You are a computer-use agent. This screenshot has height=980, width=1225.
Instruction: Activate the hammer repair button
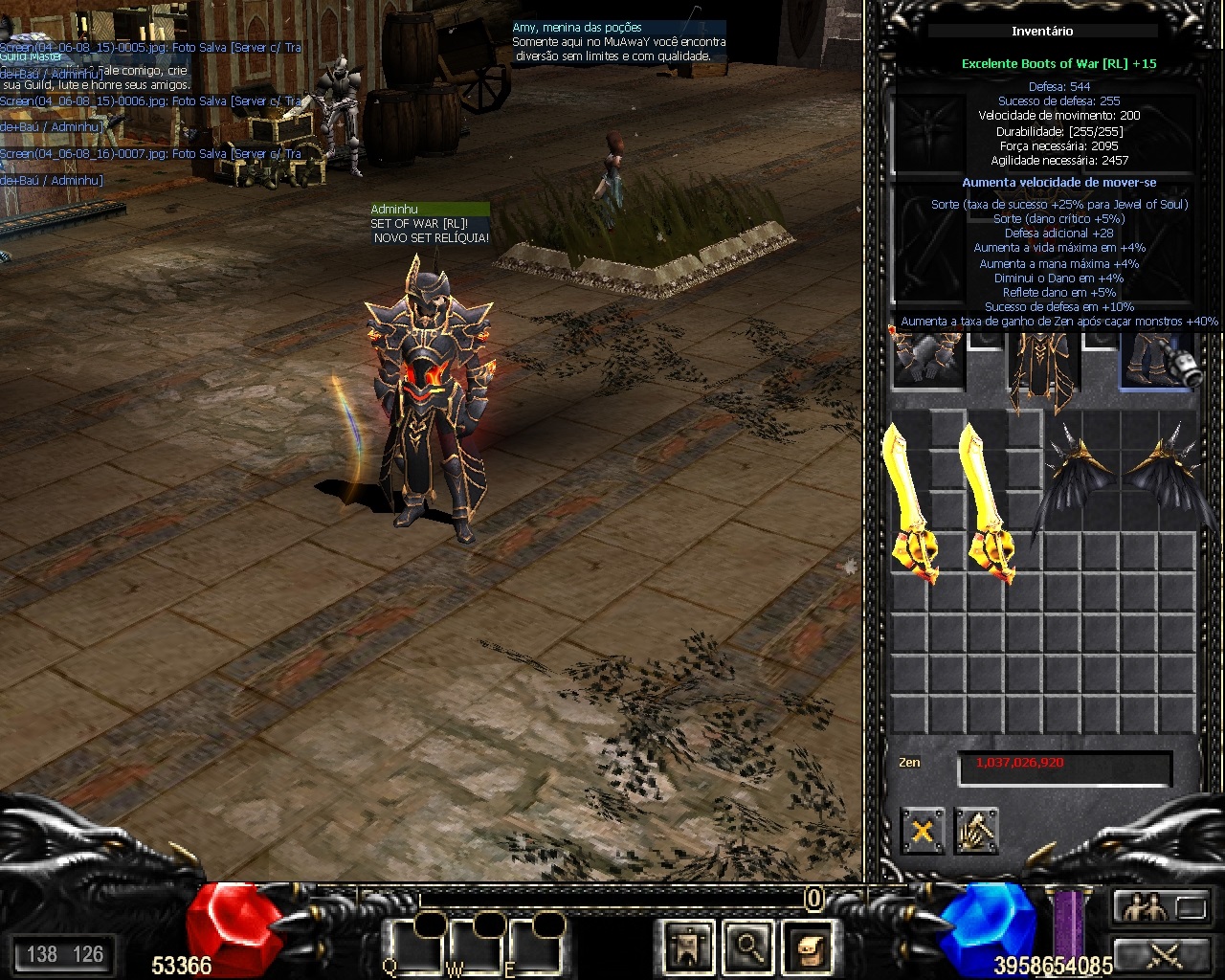pos(976,831)
